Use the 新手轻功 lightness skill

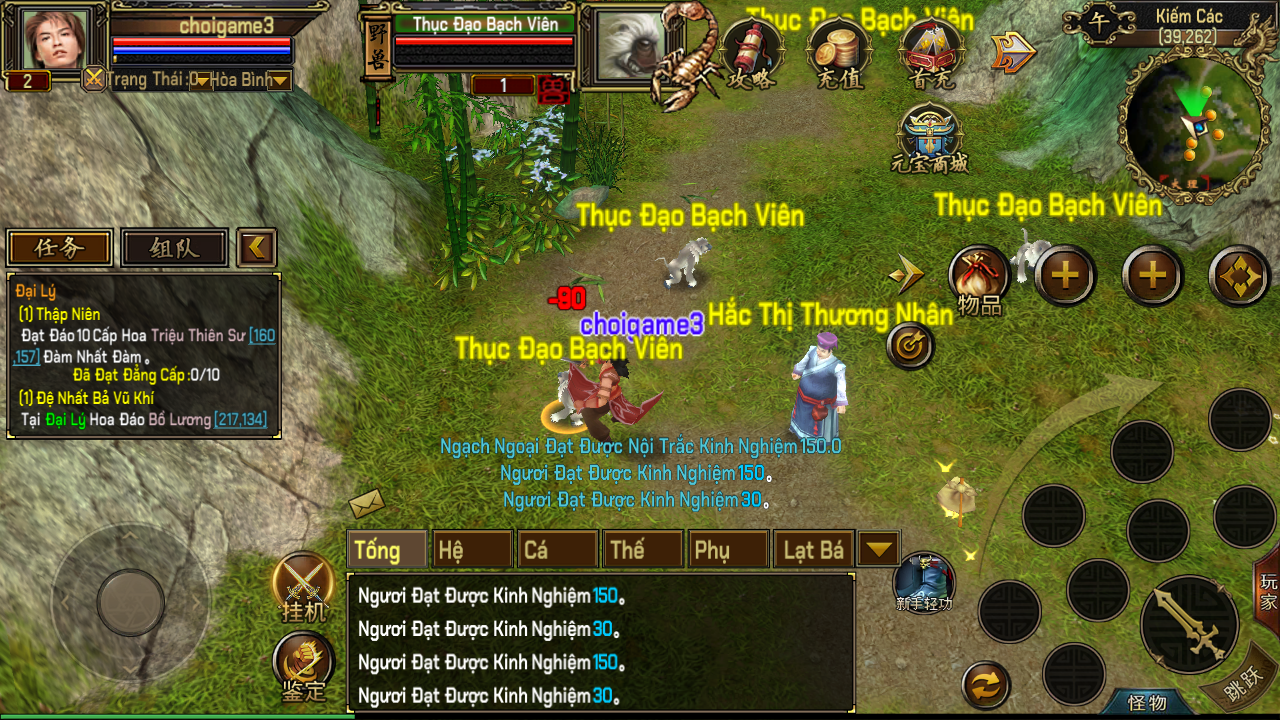(x=923, y=582)
